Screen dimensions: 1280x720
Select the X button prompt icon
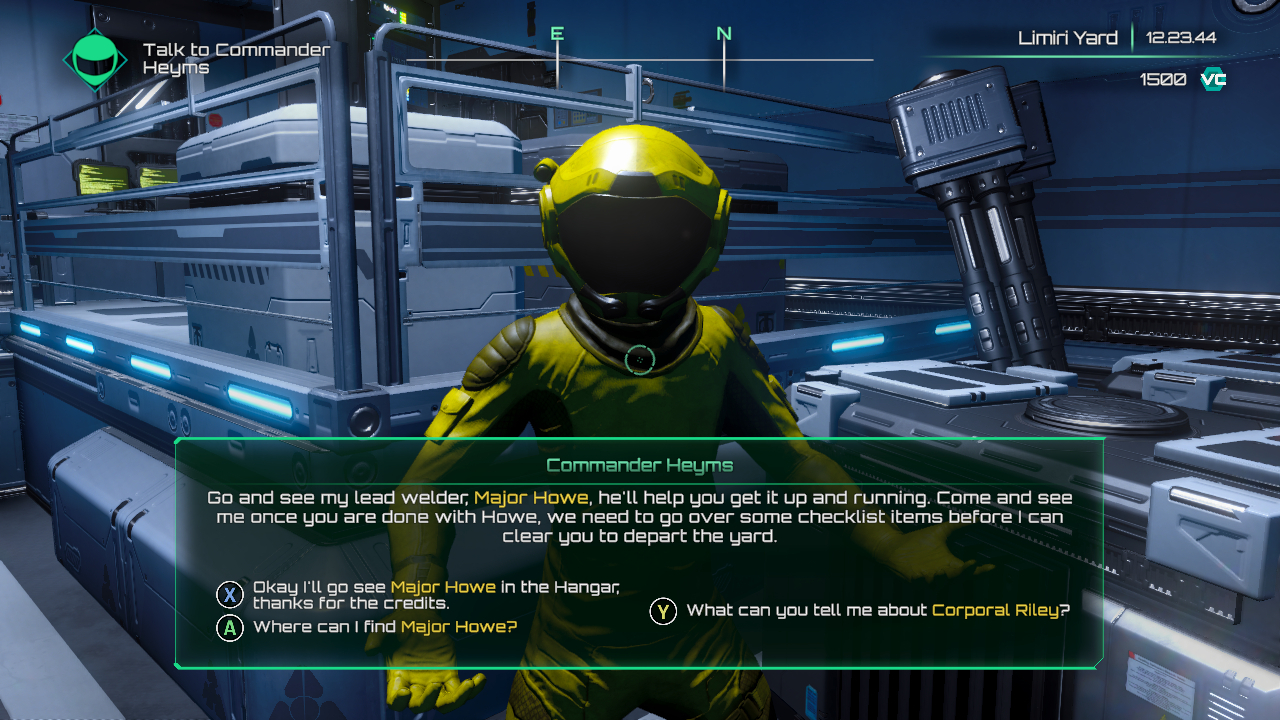tap(229, 594)
